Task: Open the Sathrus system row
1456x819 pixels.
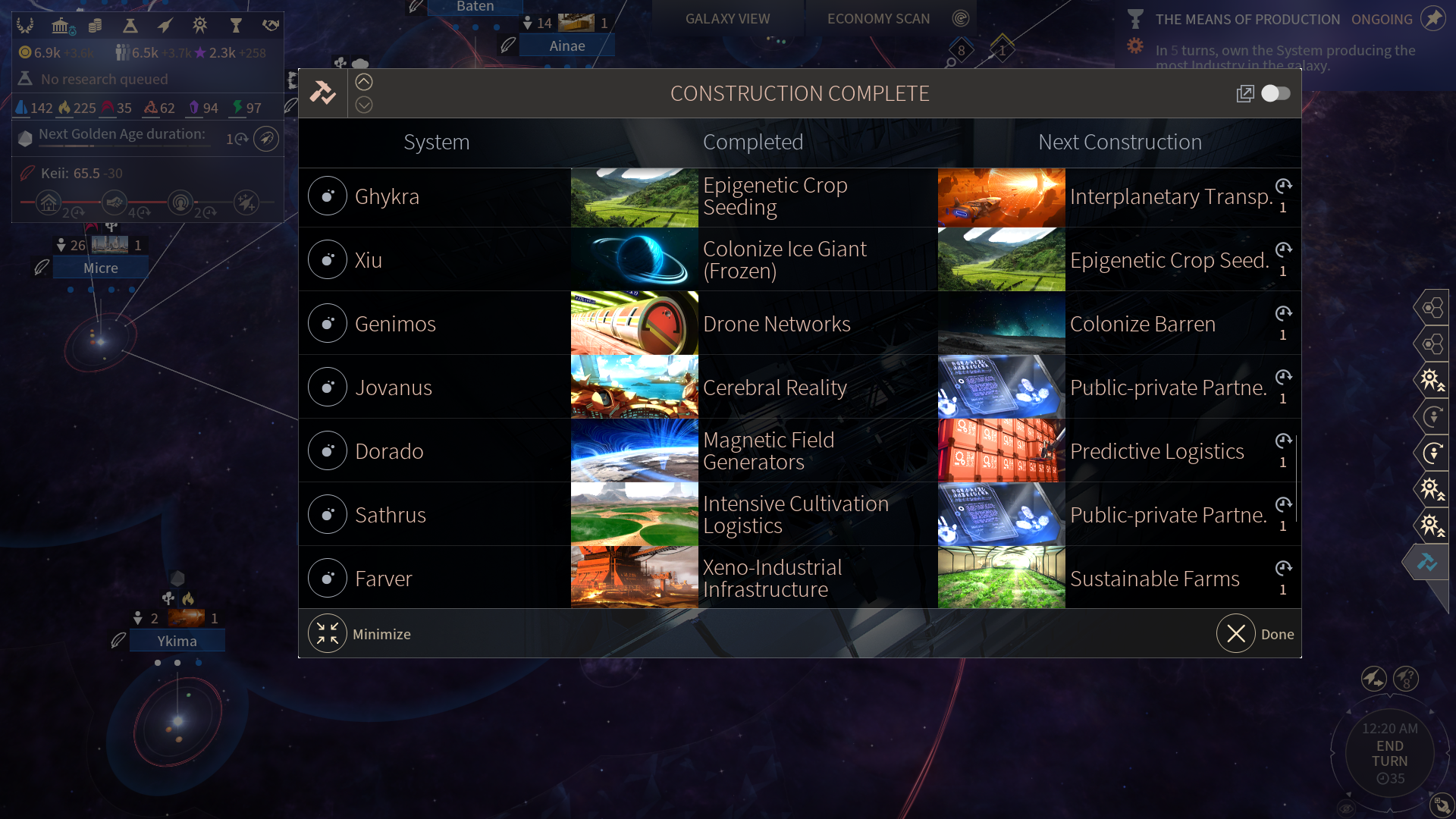Action: [x=391, y=515]
